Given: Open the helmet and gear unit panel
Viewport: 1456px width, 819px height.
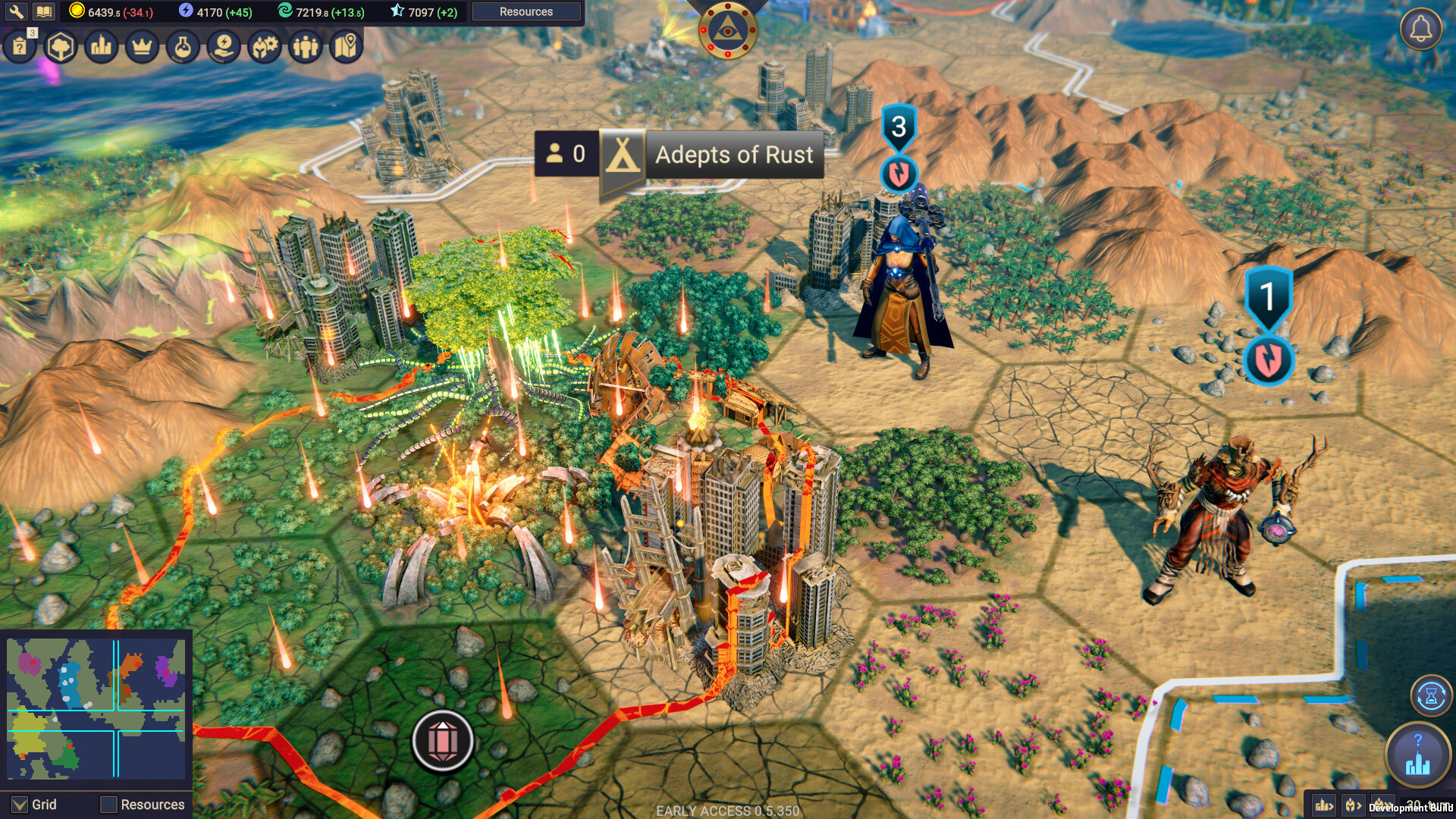Looking at the screenshot, I should [265, 47].
